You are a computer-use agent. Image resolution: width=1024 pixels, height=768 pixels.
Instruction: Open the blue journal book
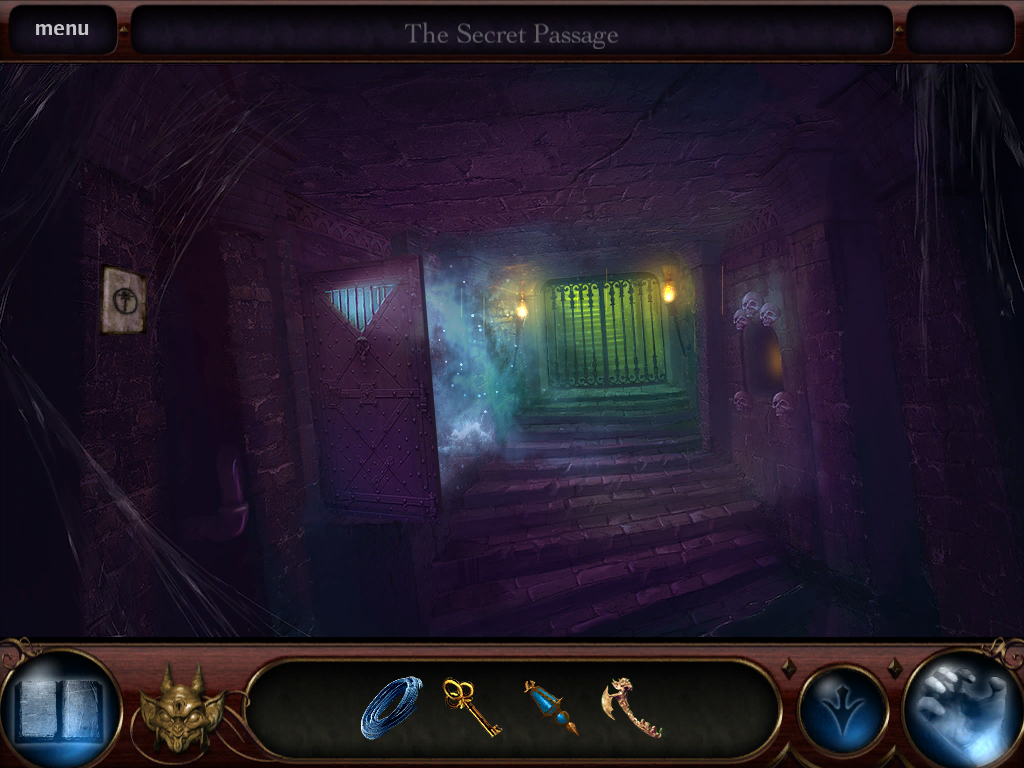60,708
